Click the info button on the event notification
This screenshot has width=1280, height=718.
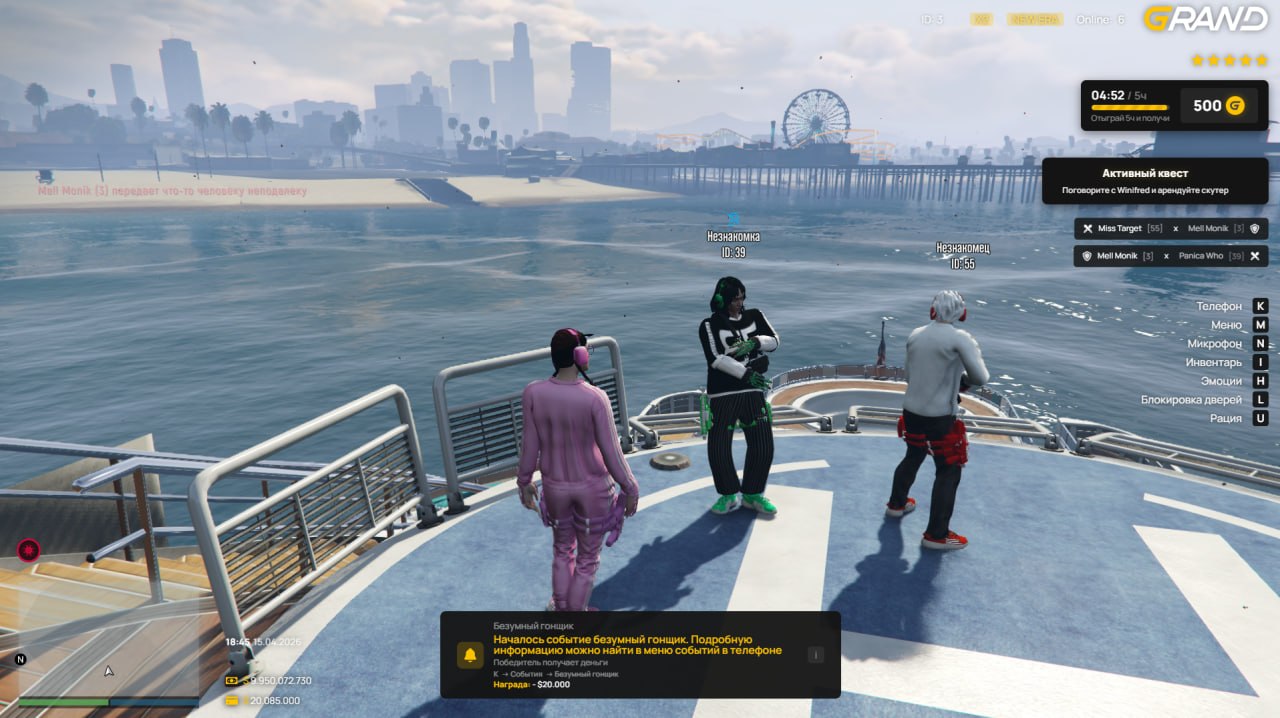[815, 655]
